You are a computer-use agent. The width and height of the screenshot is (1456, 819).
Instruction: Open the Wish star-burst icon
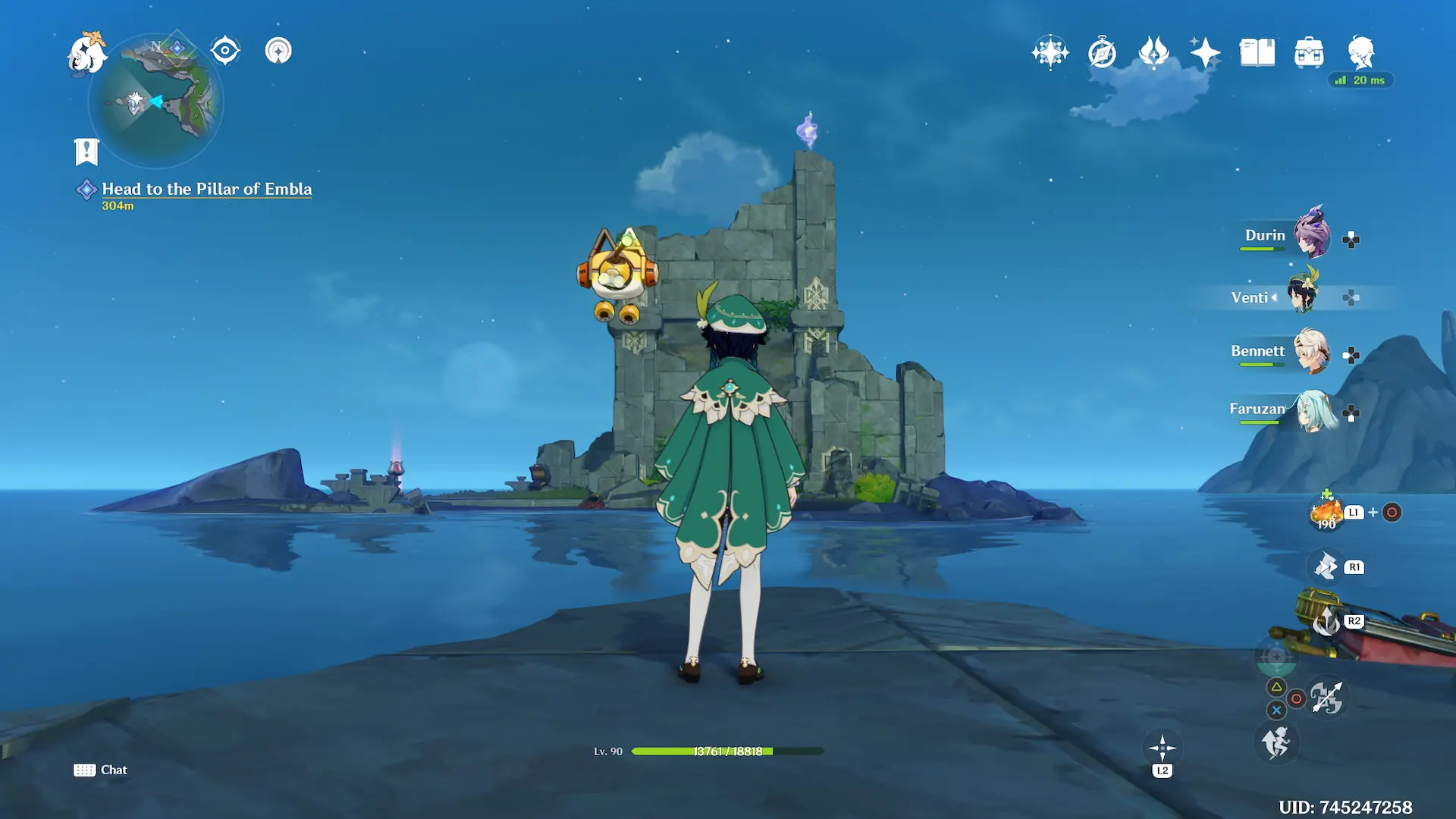click(x=1050, y=52)
